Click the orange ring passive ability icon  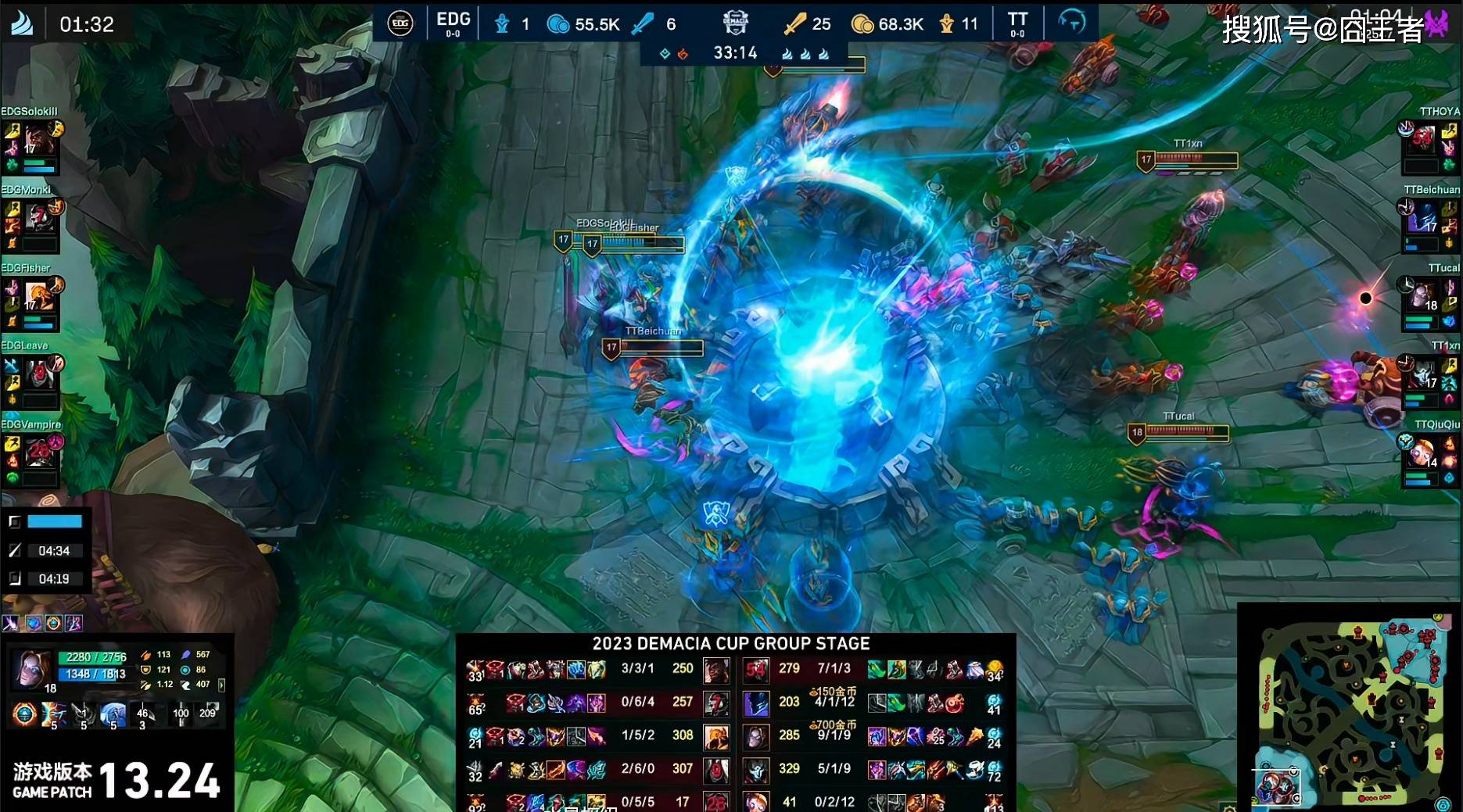(24, 714)
